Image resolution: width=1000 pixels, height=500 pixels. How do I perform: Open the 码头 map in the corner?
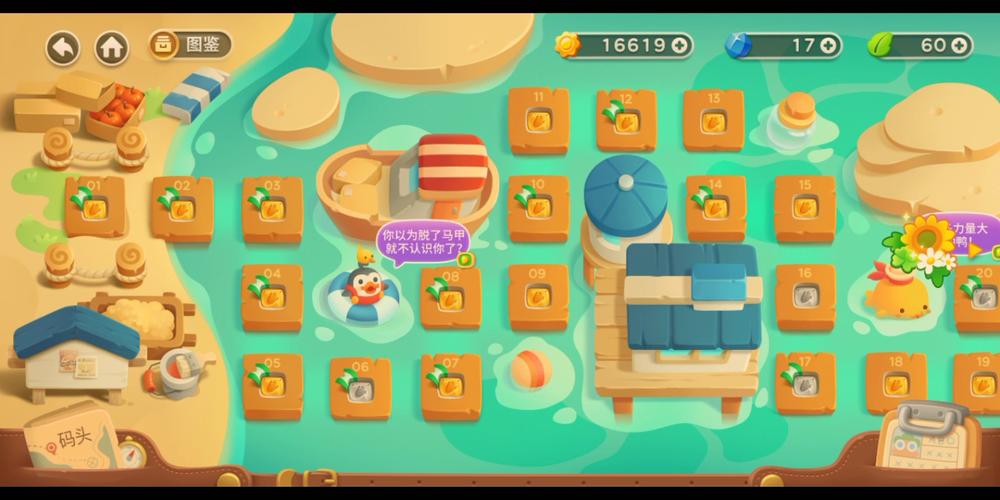tap(75, 442)
